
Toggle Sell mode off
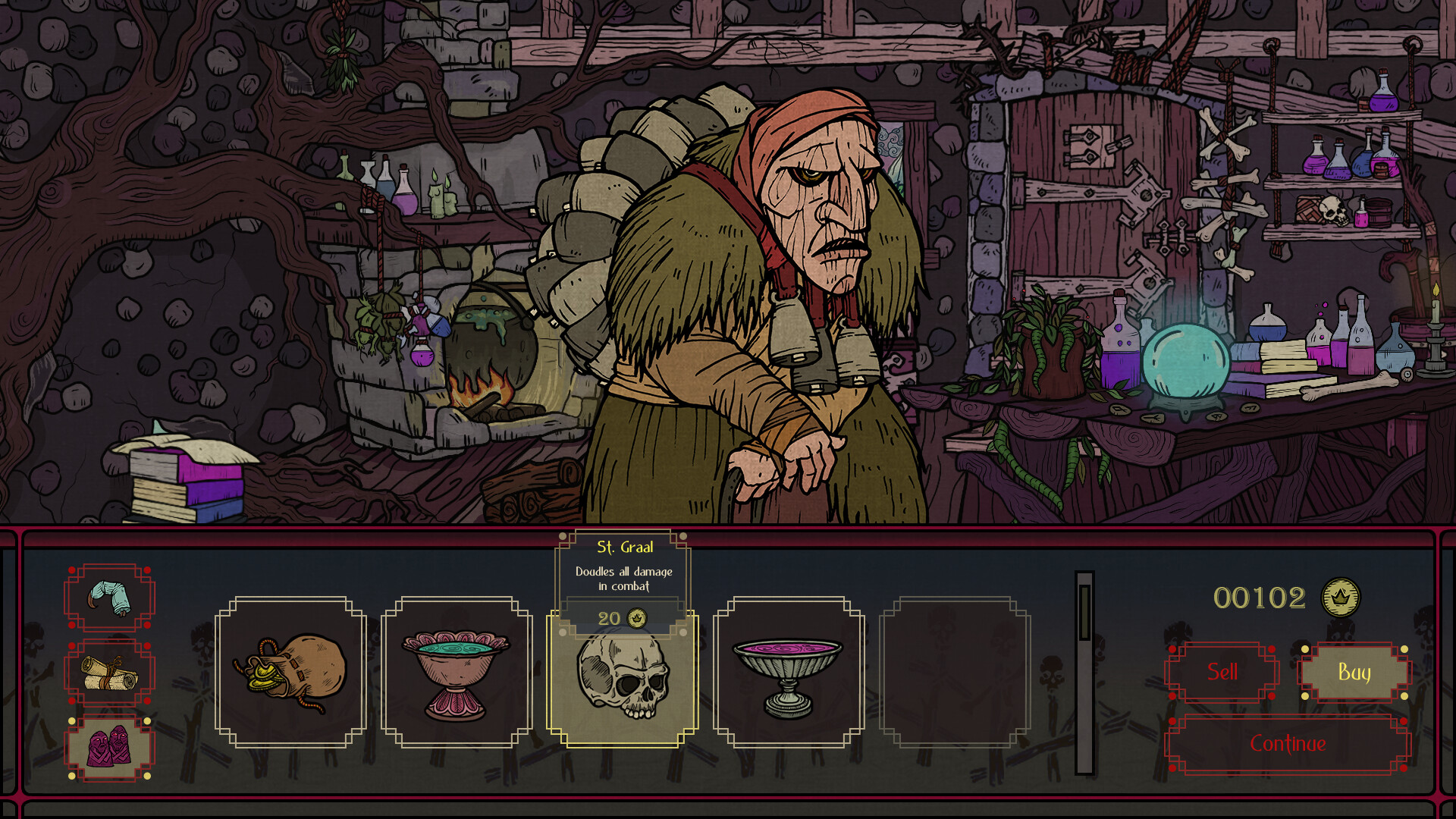[1221, 672]
